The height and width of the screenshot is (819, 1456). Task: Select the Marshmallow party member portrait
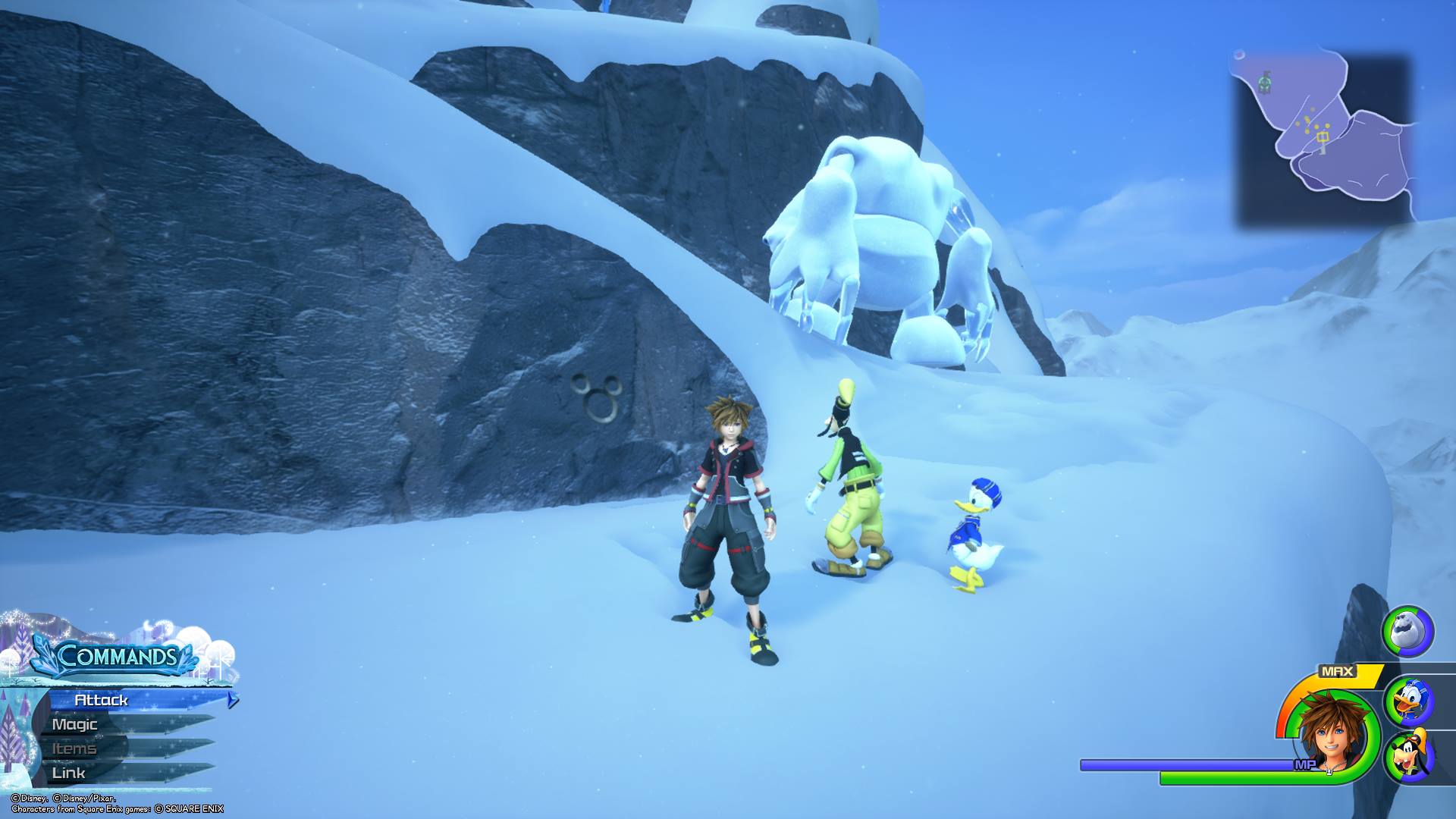pyautogui.click(x=1407, y=630)
